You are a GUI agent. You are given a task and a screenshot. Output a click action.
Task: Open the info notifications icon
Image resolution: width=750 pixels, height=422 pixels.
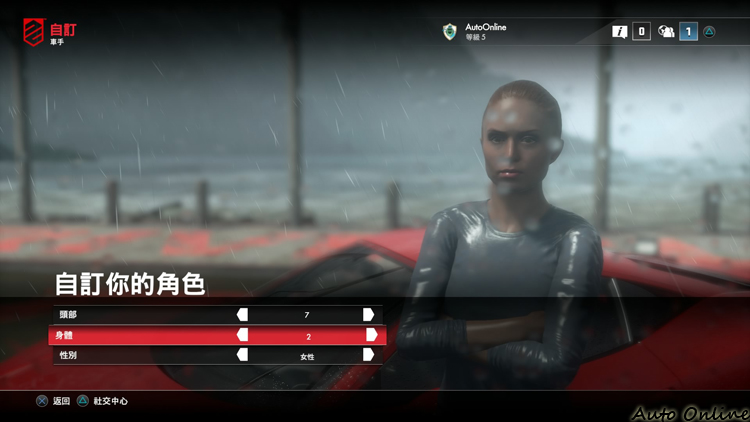tap(621, 32)
